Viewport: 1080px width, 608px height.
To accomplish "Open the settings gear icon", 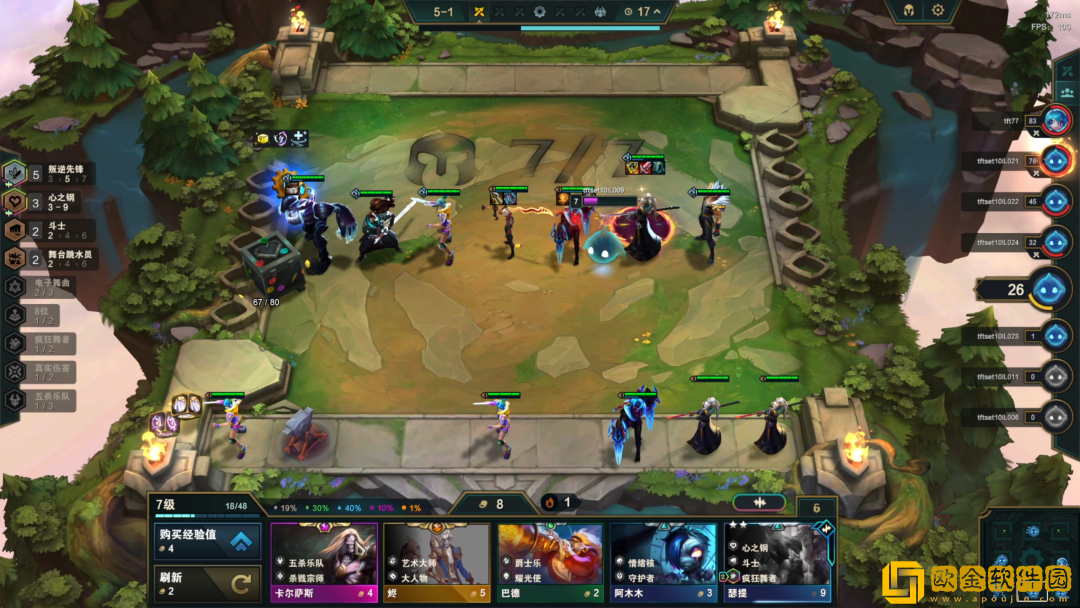I will click(938, 10).
